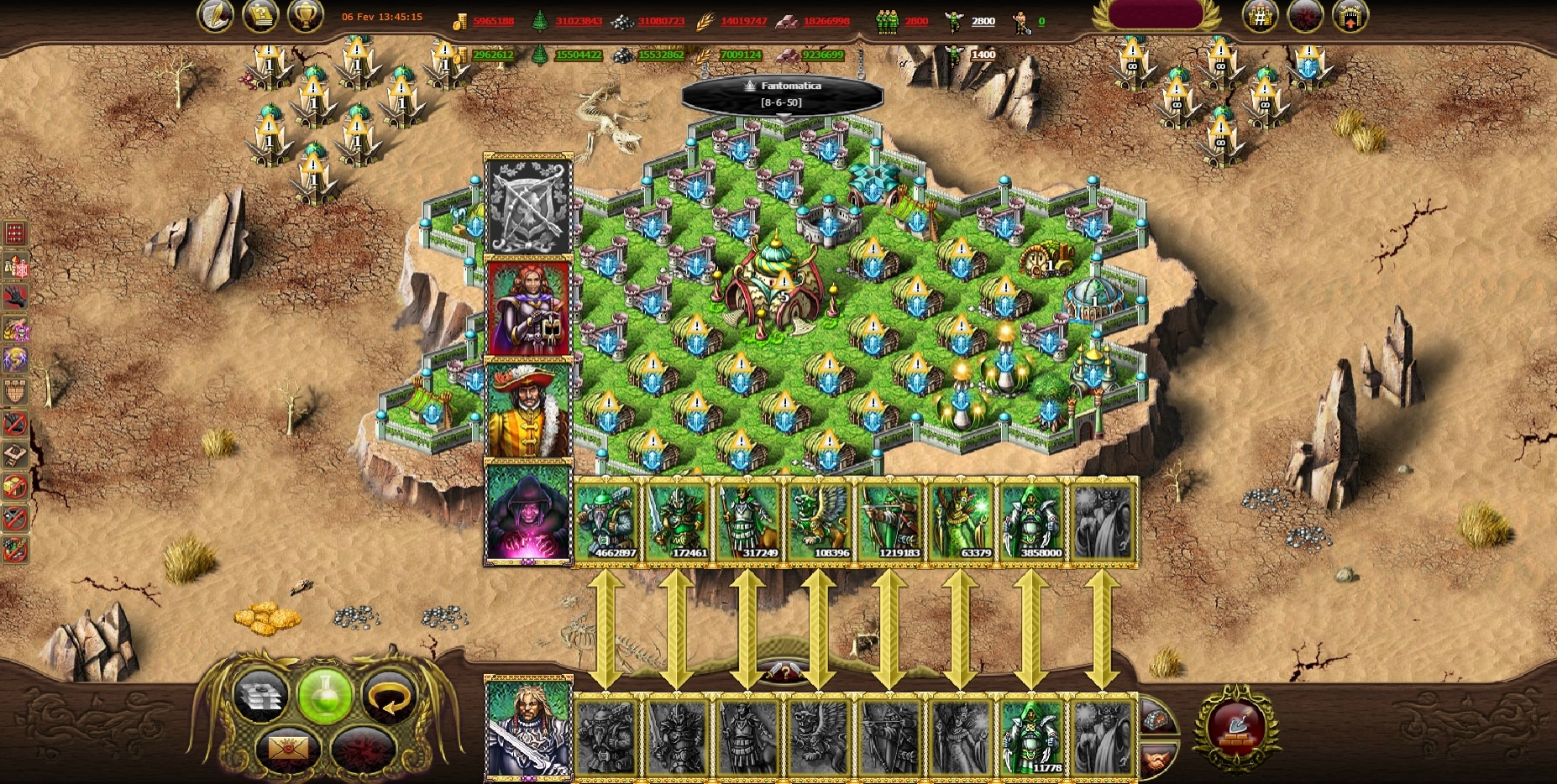Select the garrison green hooded unit stack of 3858000

1031,522
